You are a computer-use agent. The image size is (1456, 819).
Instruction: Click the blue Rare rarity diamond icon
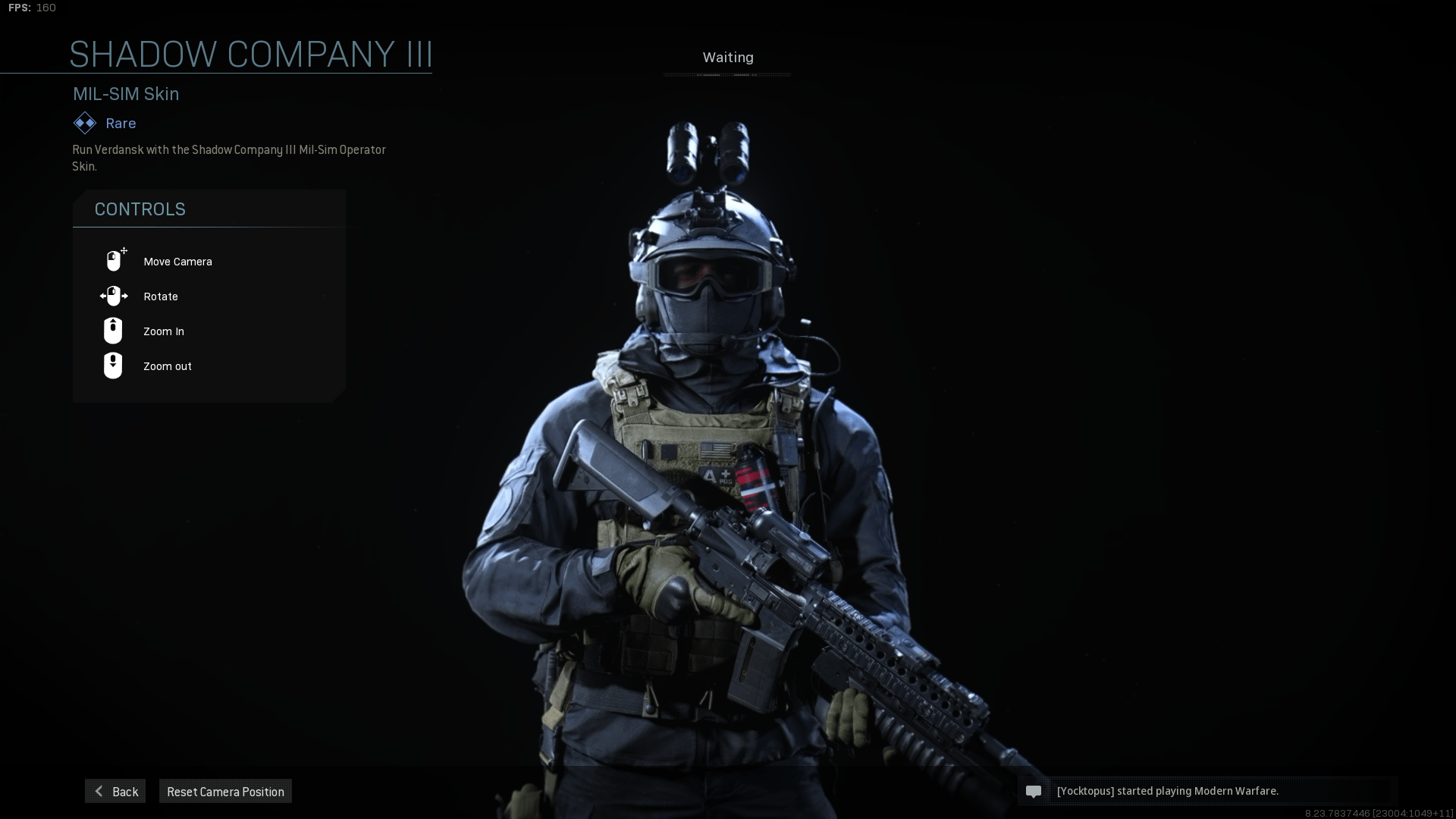(84, 123)
